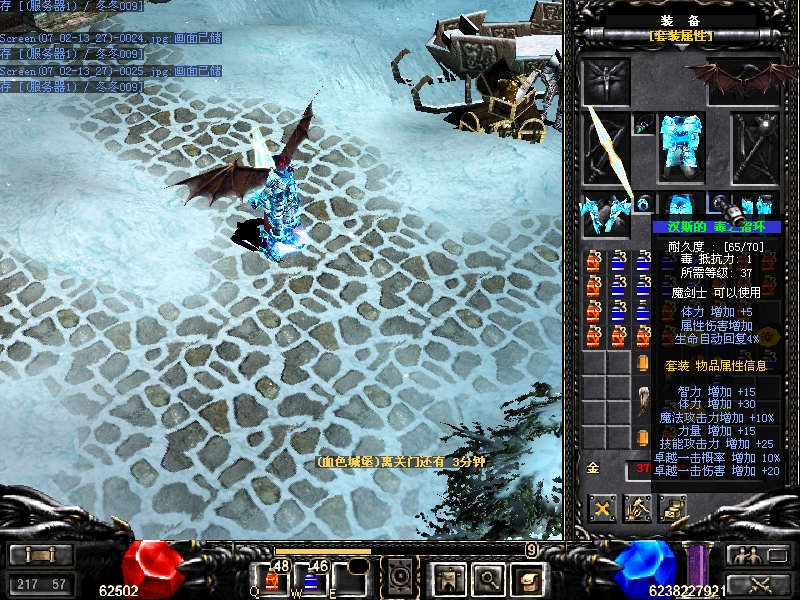Use the red health potion on hotbar Q

point(272,578)
